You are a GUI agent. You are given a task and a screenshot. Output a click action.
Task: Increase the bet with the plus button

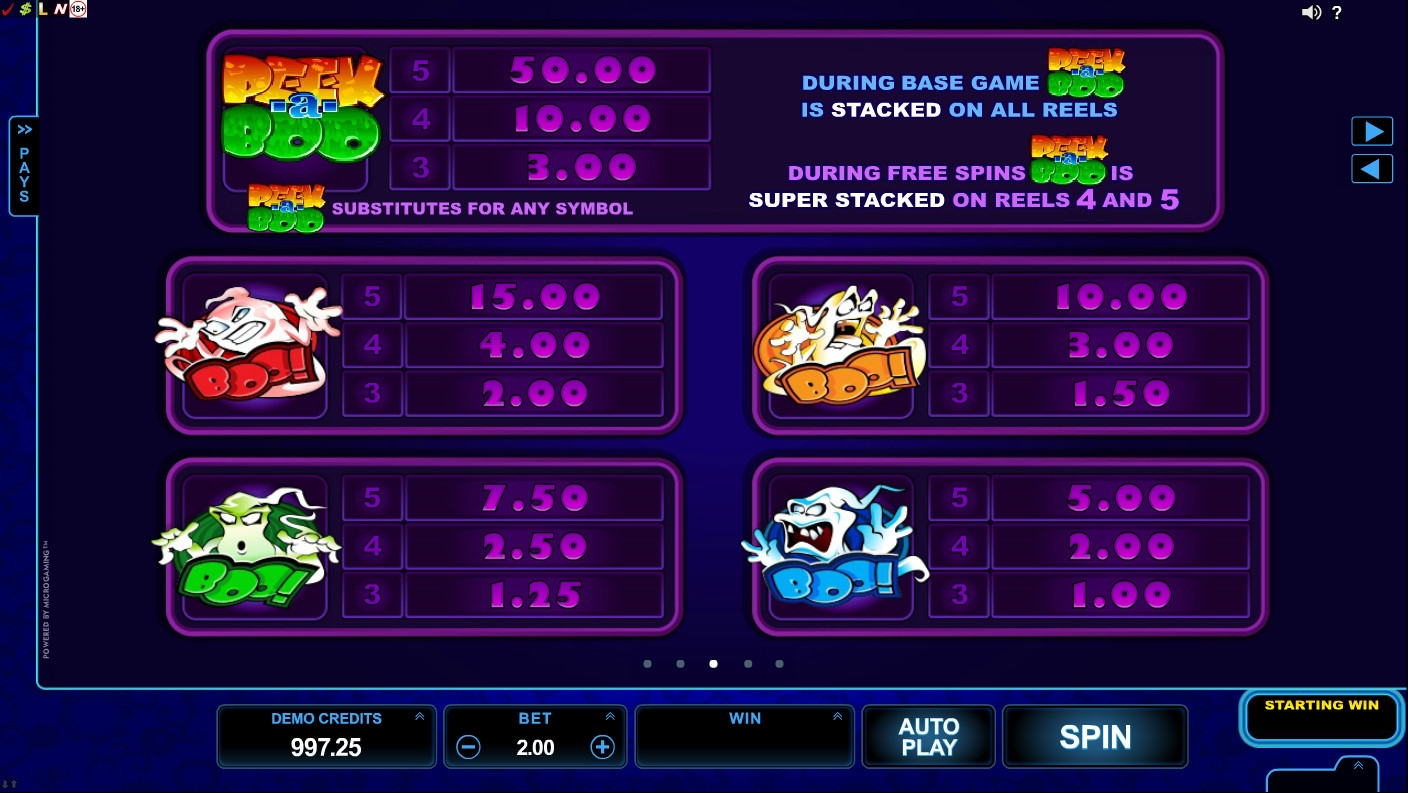[x=602, y=747]
